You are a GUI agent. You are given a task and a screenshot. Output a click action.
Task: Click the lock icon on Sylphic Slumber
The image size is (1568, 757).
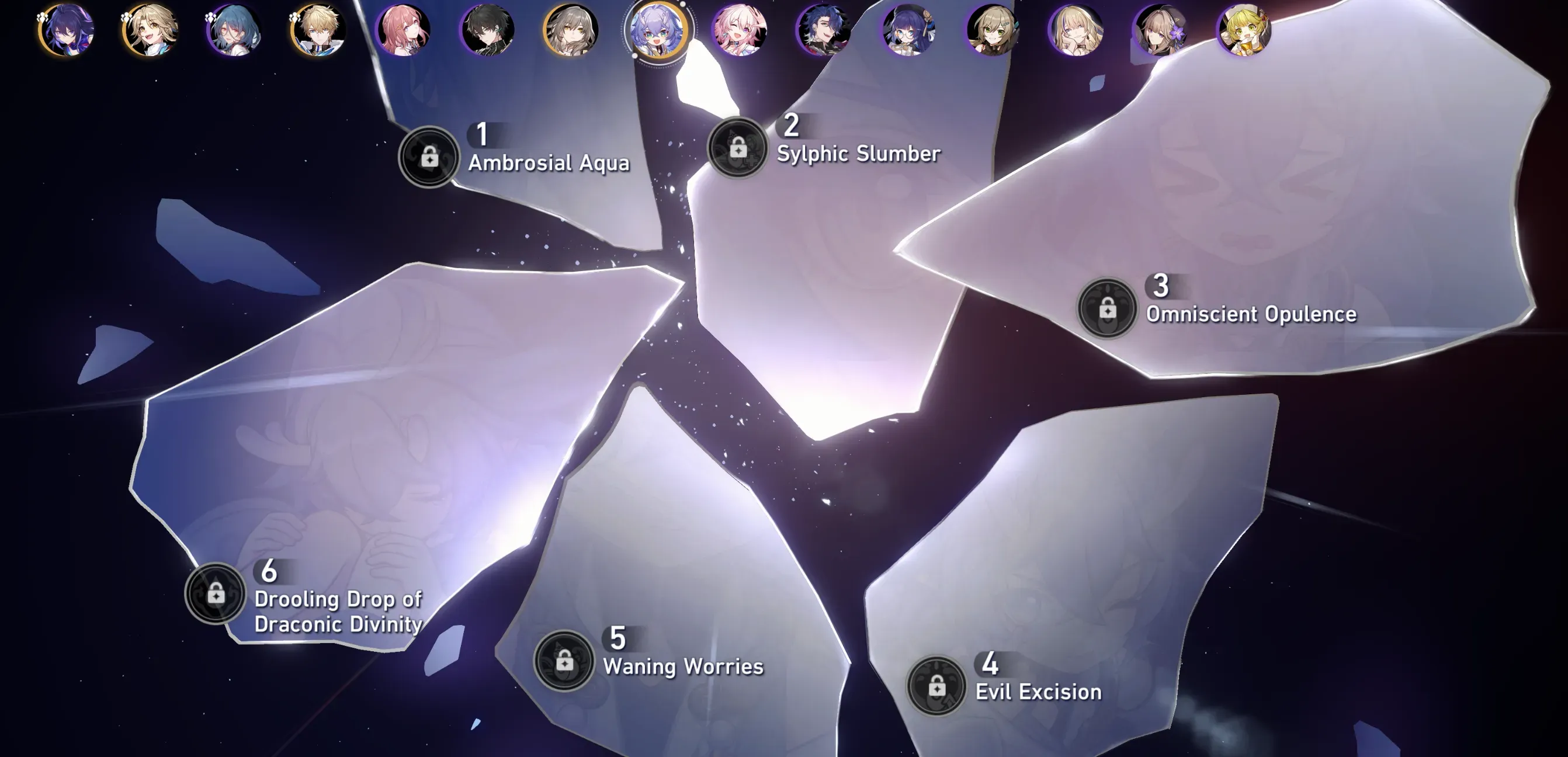point(737,148)
